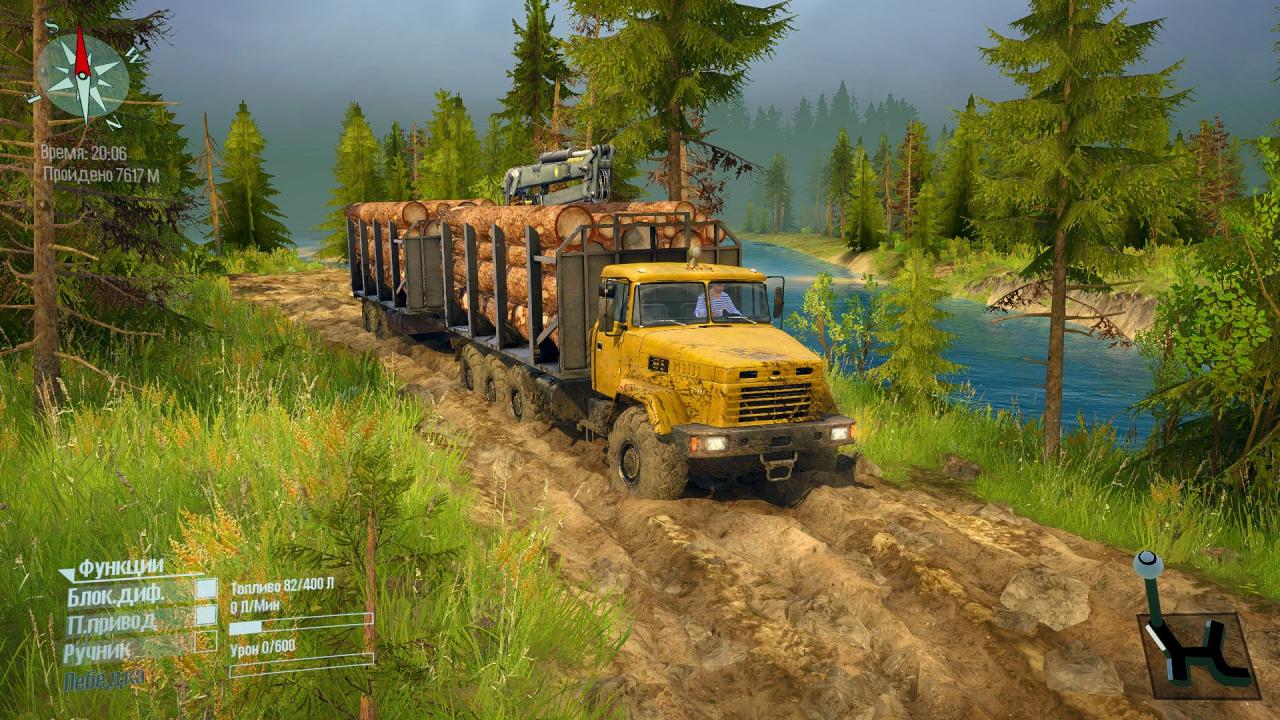Select the compass rose indicator
This screenshot has width=1280, height=720.
(83, 75)
